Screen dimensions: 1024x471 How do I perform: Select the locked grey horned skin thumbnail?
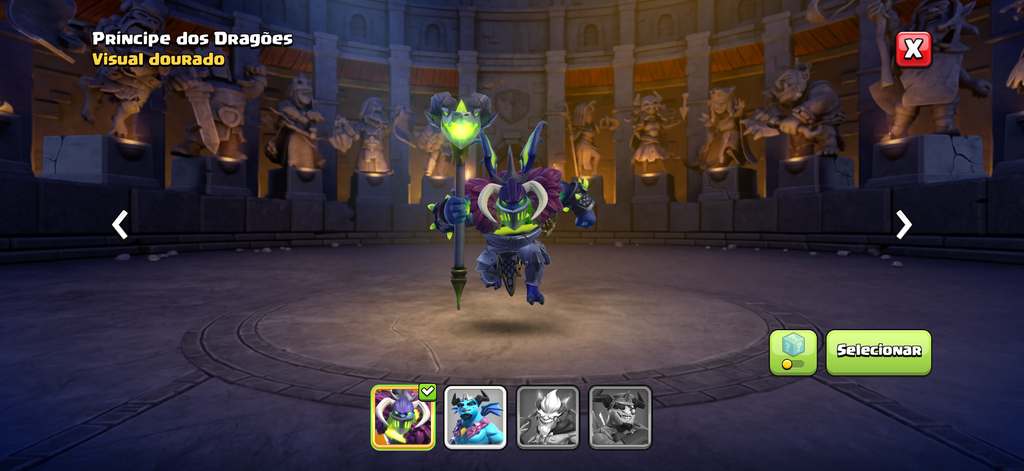620,417
